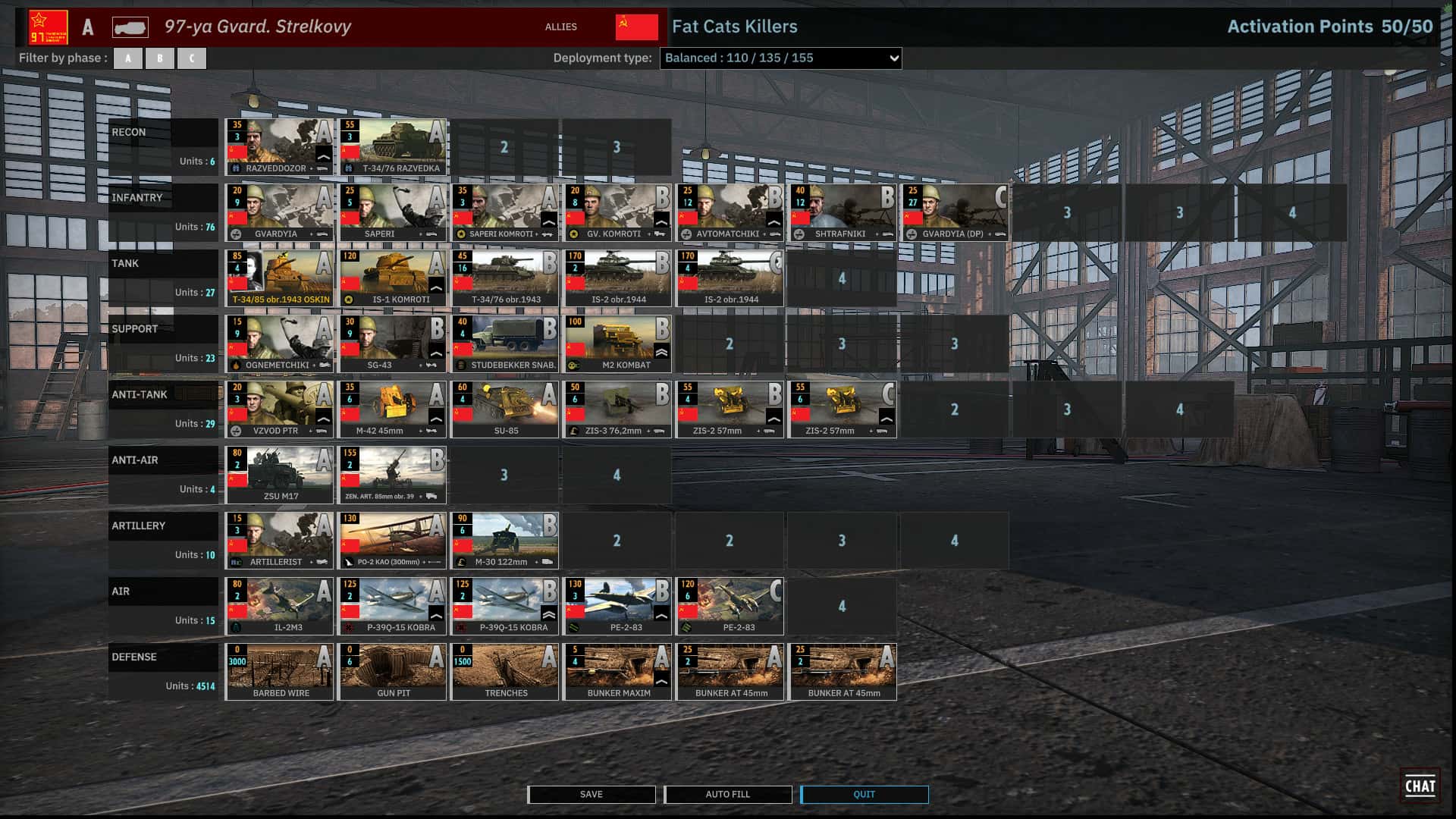Toggle phase filter C
This screenshot has width=1456, height=819.
192,58
